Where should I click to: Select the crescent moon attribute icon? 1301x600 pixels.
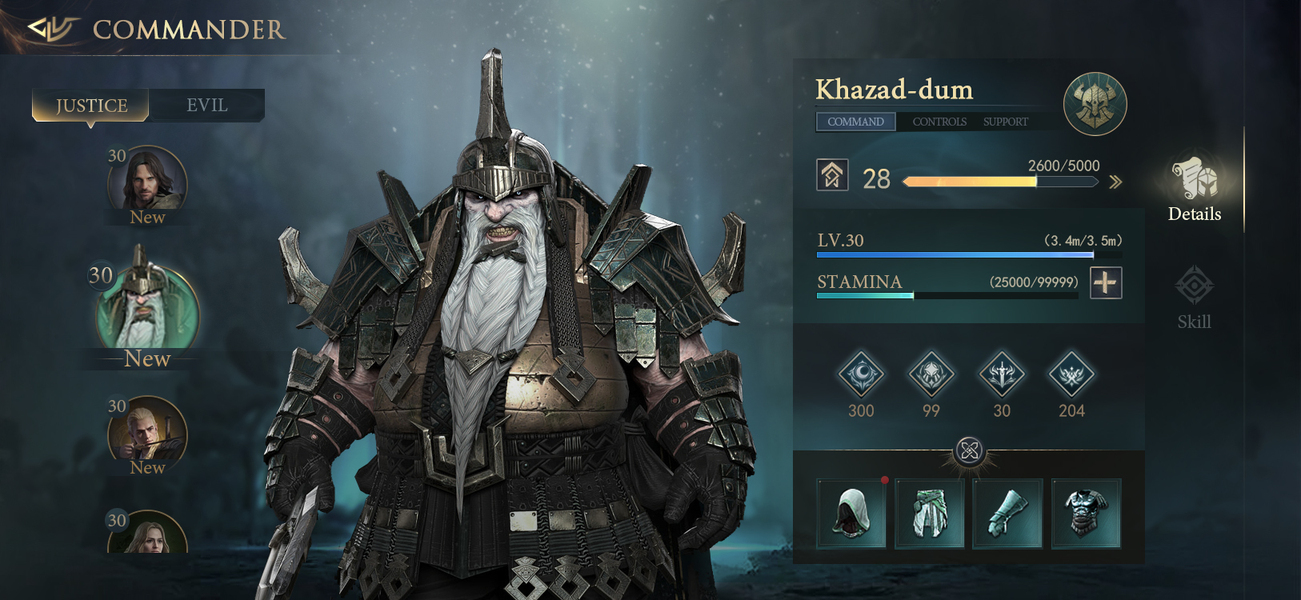(x=860, y=375)
